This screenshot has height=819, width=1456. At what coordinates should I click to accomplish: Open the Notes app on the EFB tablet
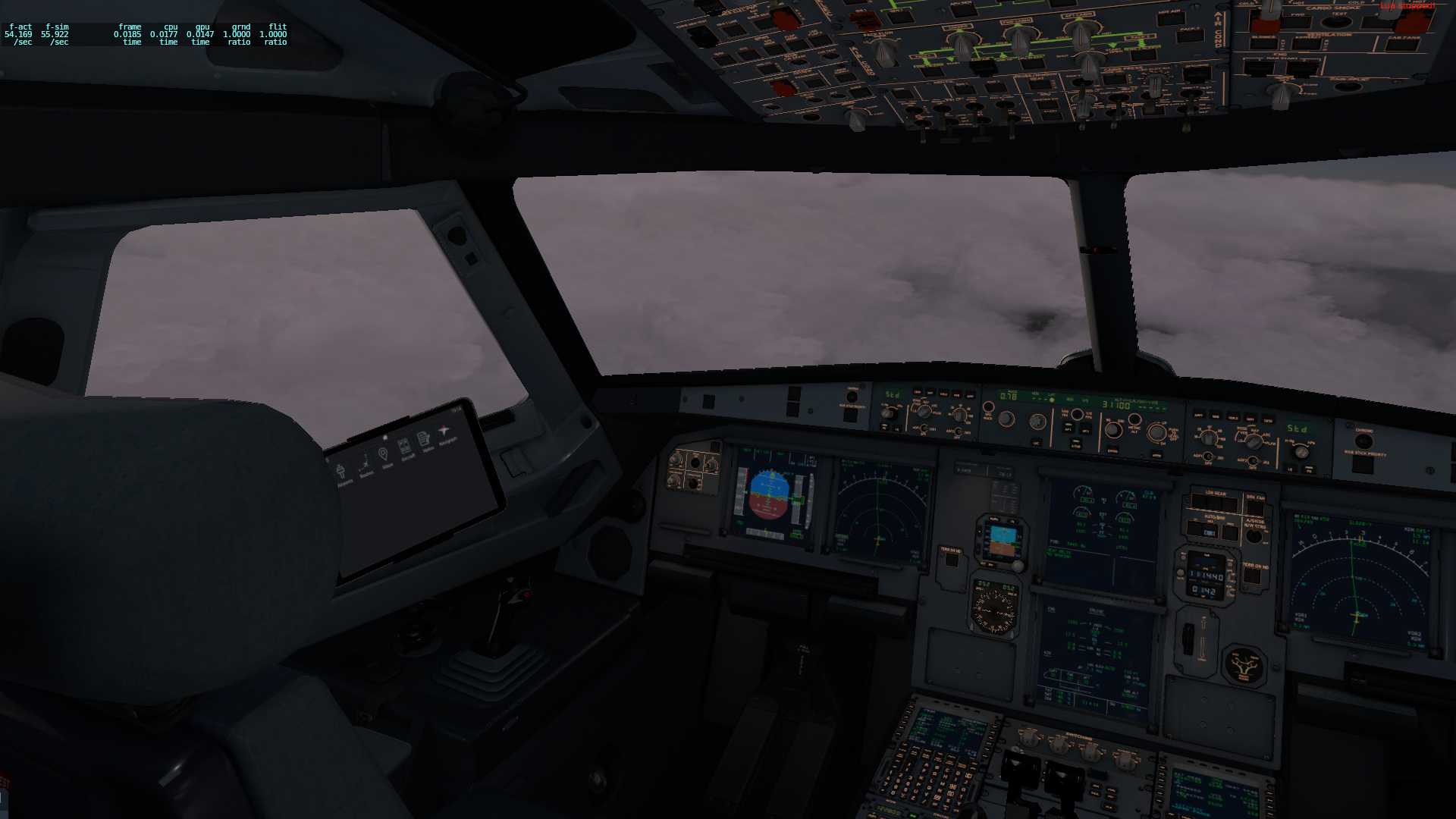[424, 439]
